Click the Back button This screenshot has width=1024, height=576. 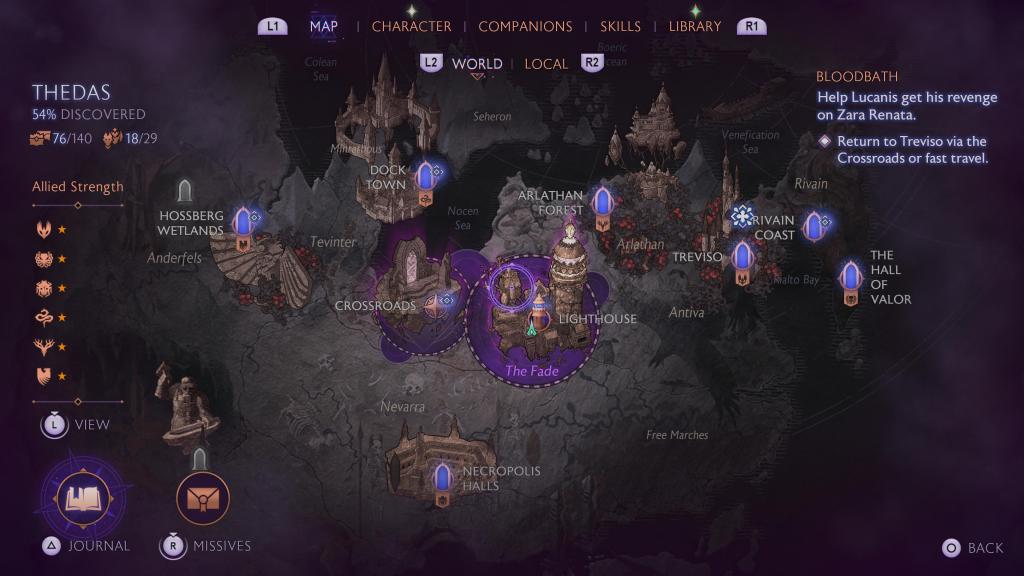[x=972, y=547]
